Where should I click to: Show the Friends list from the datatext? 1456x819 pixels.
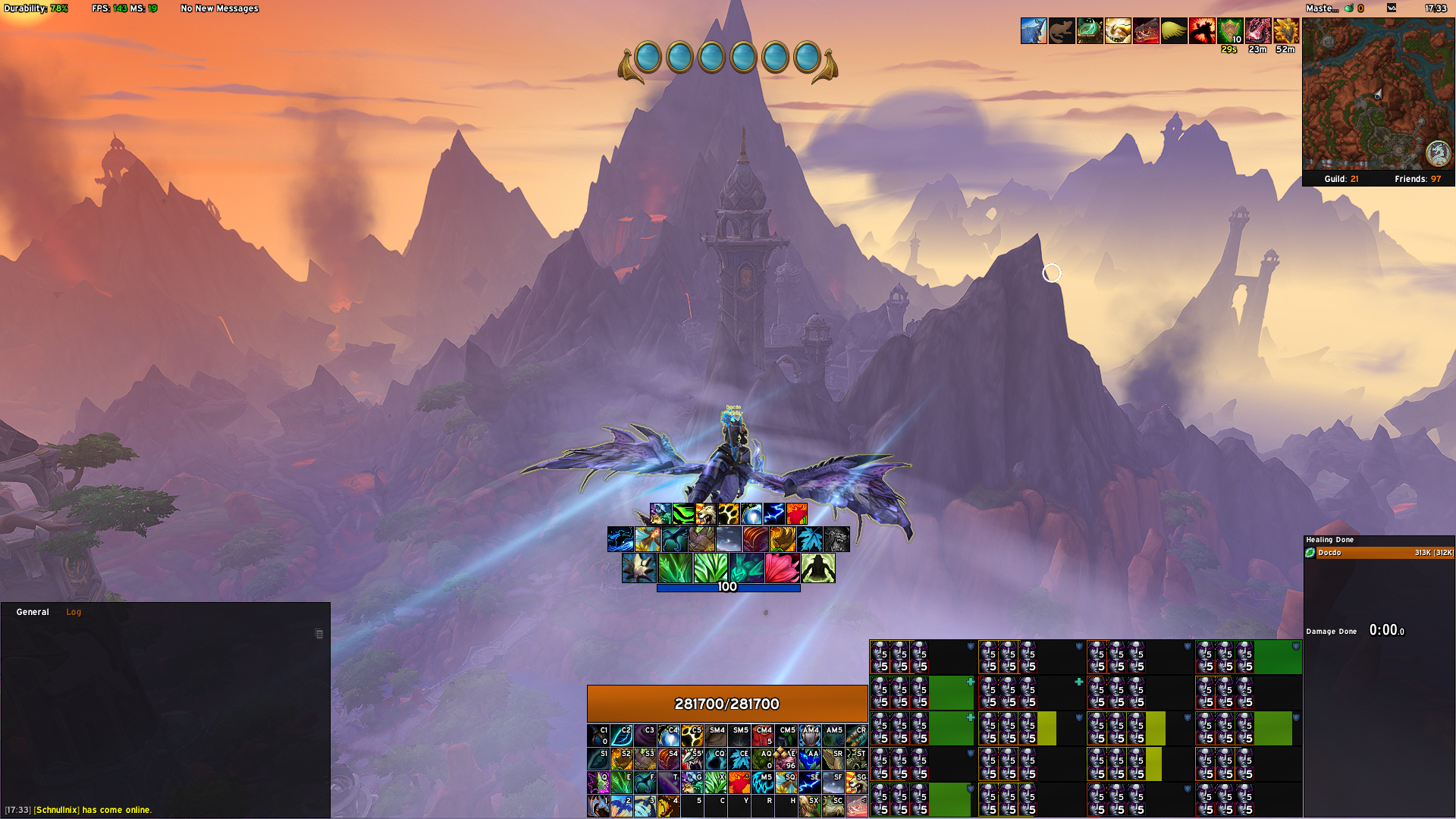coord(1417,179)
